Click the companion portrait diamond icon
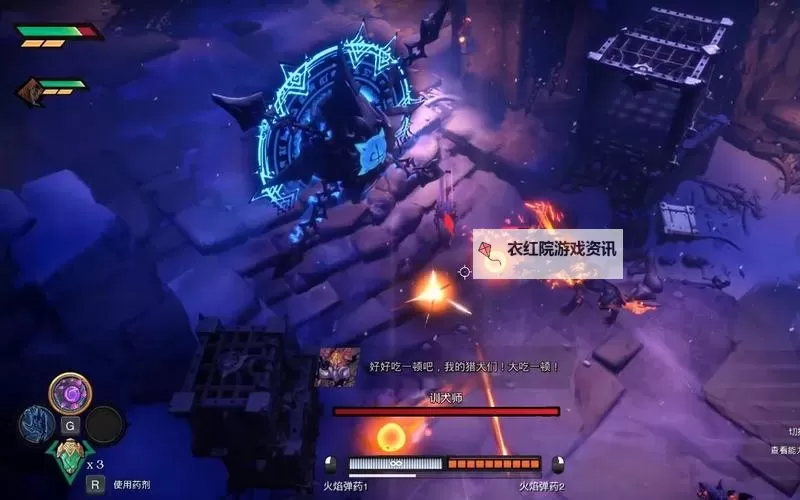This screenshot has height=500, width=800. [x=31, y=91]
